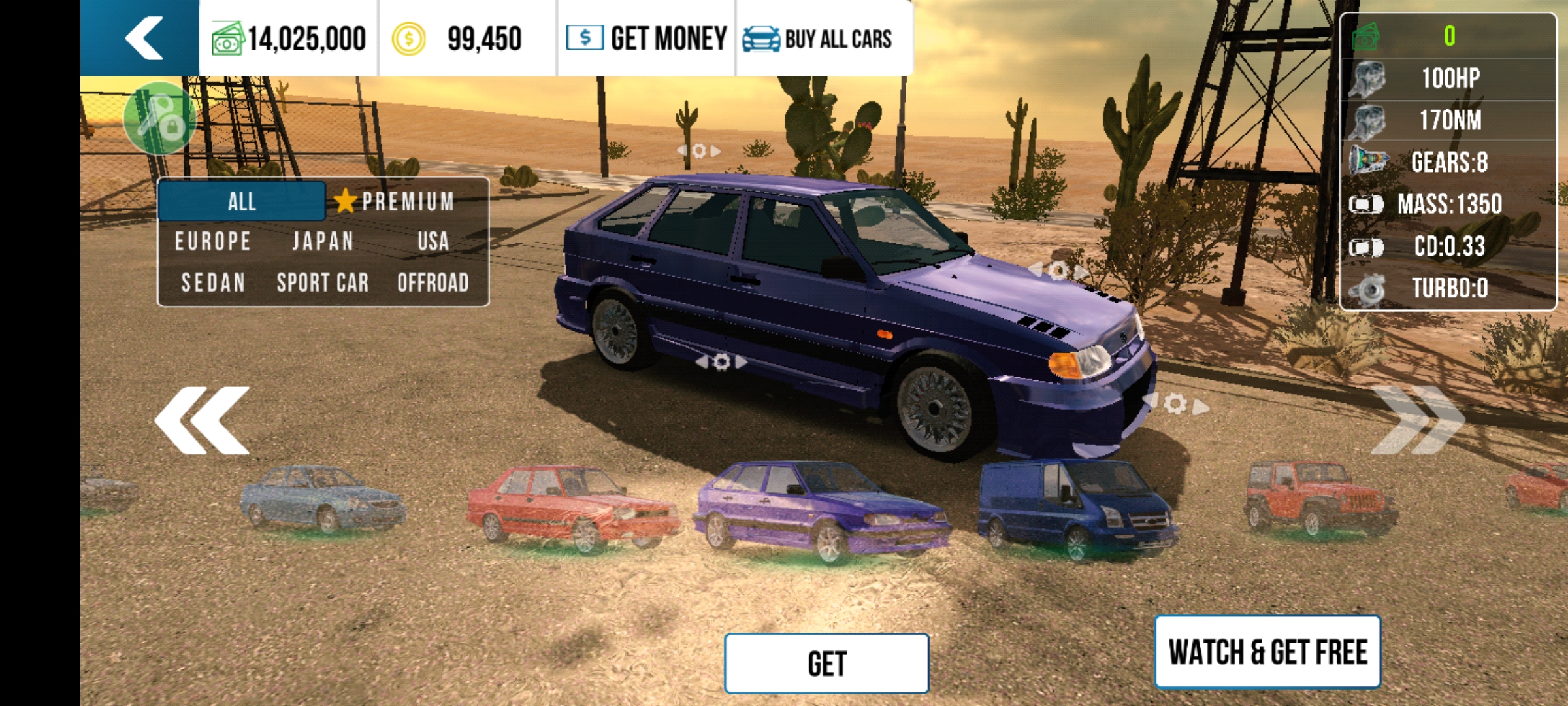This screenshot has height=706, width=1568.
Task: Show Japan cars only
Action: (323, 242)
